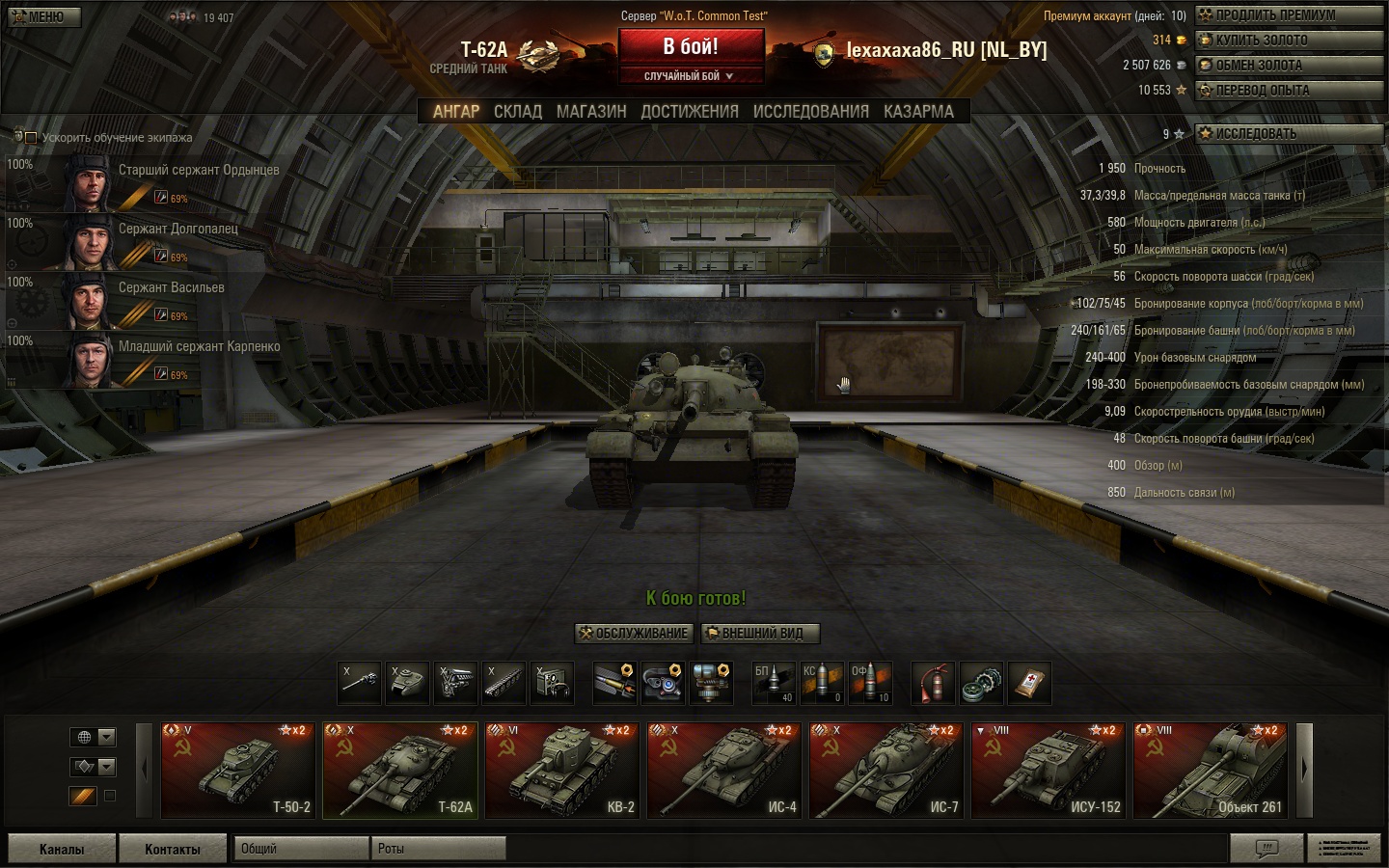The width and height of the screenshot is (1389, 868).
Task: Open the КАЗАРМА tab
Action: pos(918,112)
